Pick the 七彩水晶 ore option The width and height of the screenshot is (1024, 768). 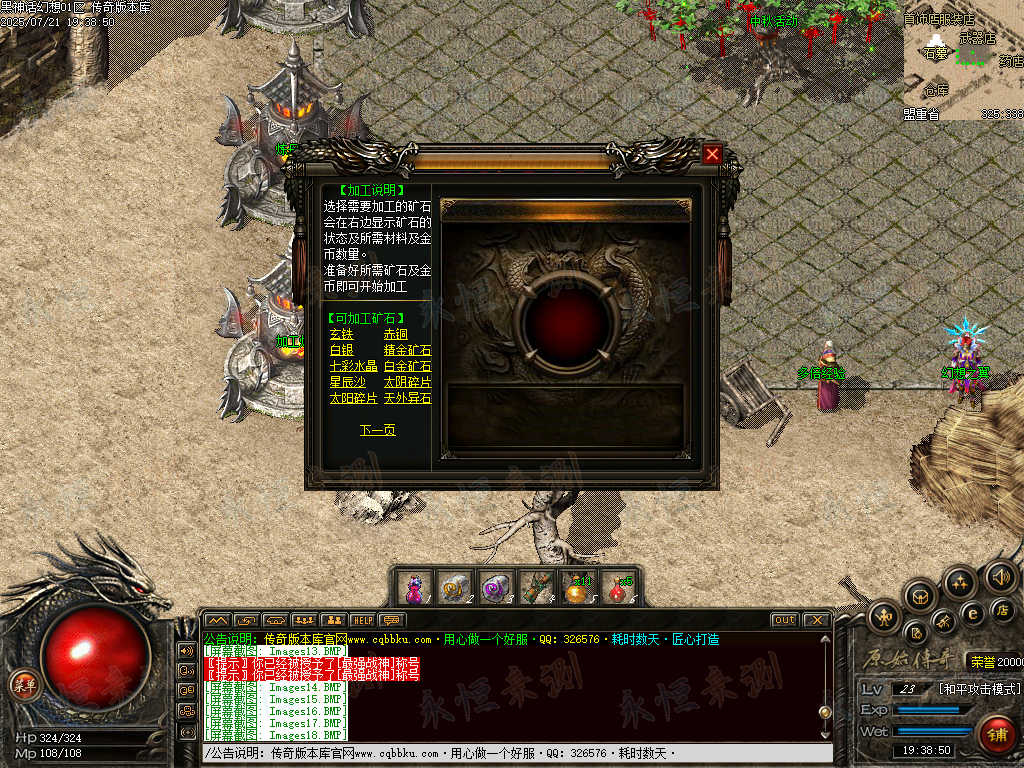tap(353, 366)
